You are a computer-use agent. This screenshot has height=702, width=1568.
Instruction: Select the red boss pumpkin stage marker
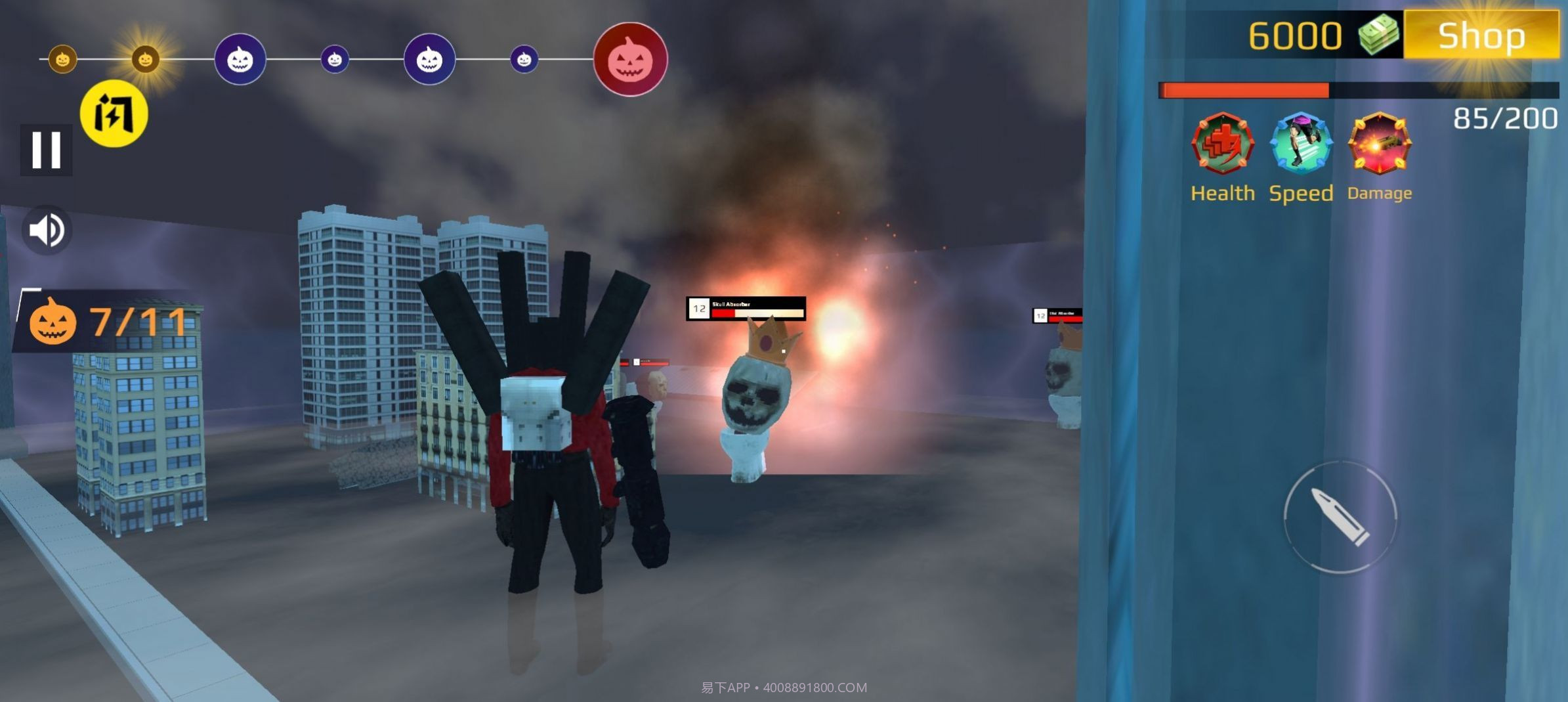pyautogui.click(x=629, y=60)
